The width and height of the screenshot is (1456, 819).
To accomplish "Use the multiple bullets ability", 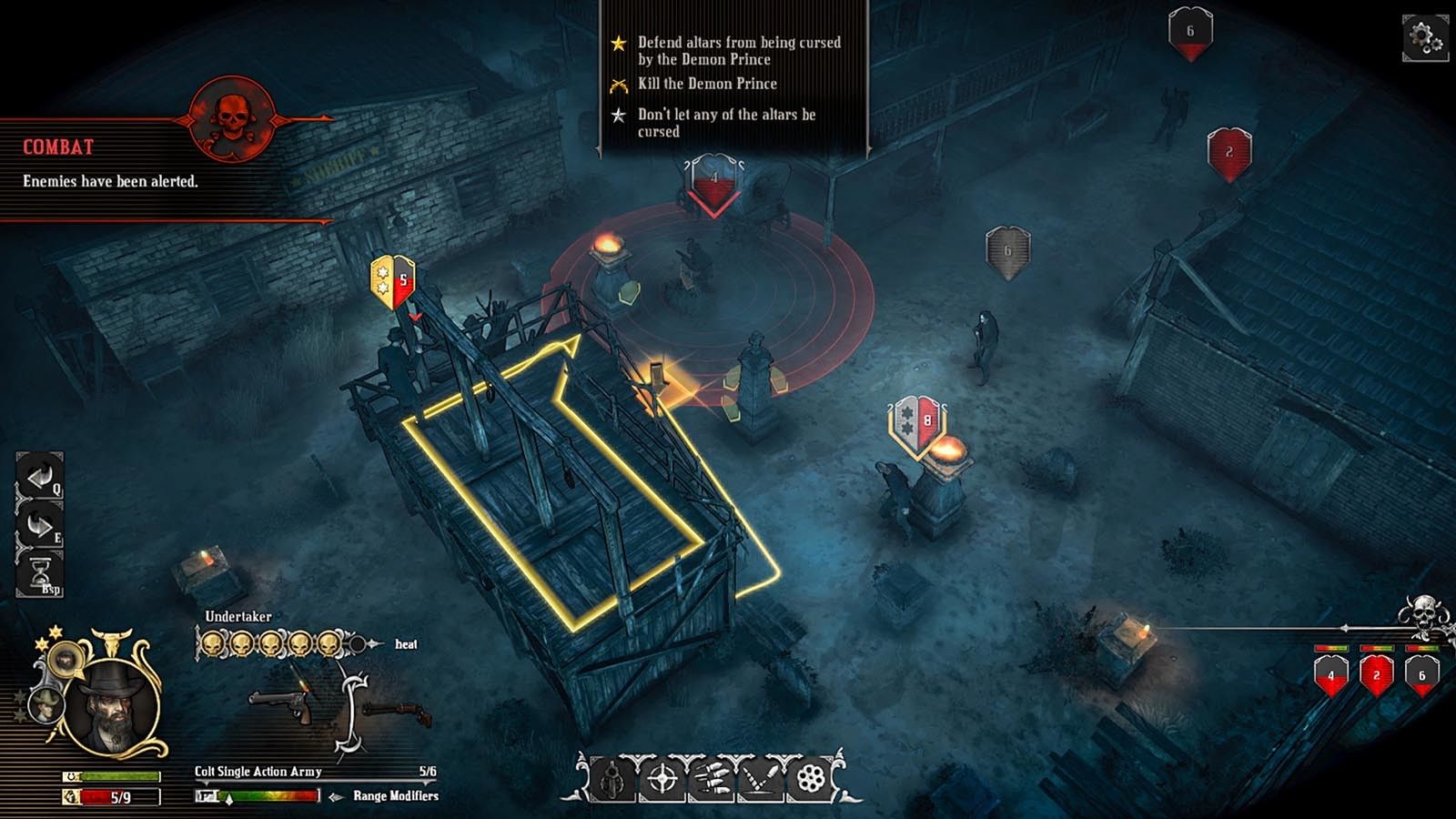I will [711, 780].
